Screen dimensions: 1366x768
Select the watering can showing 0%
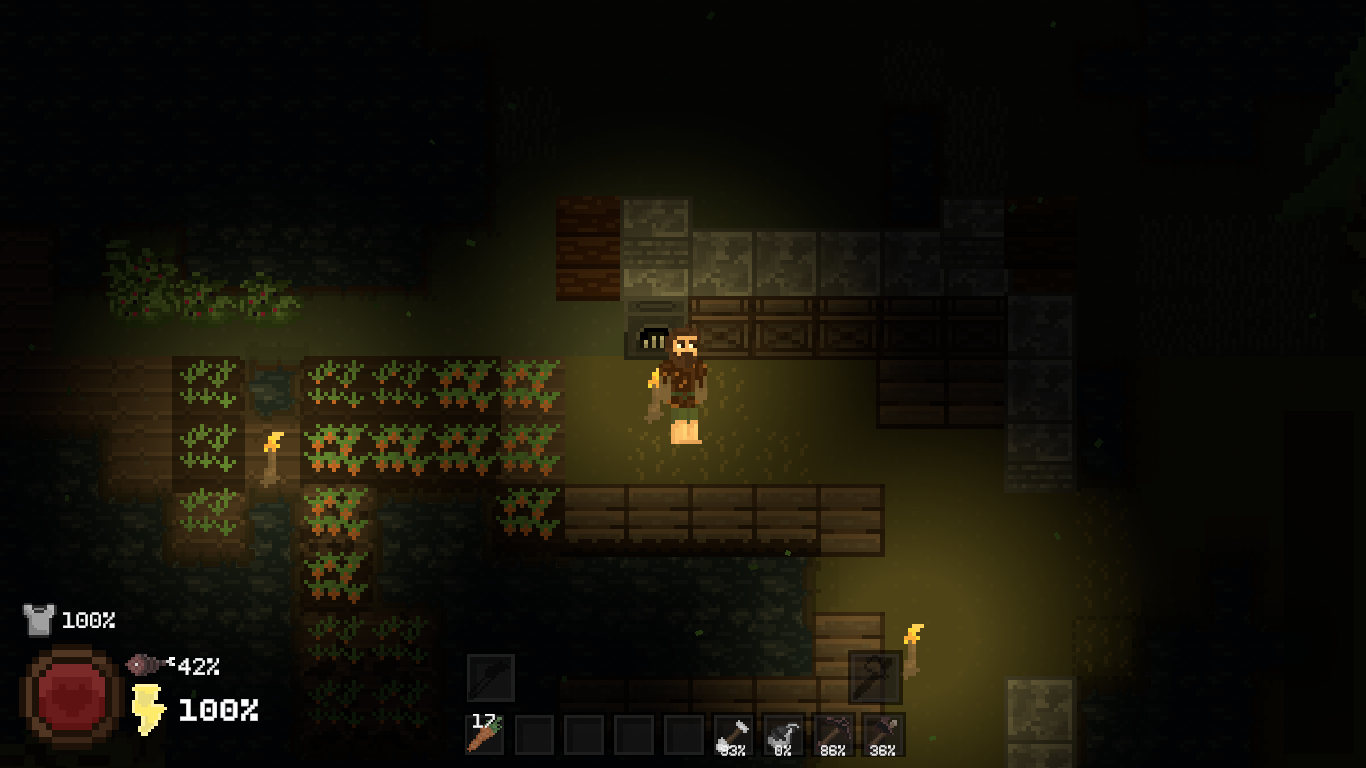783,735
